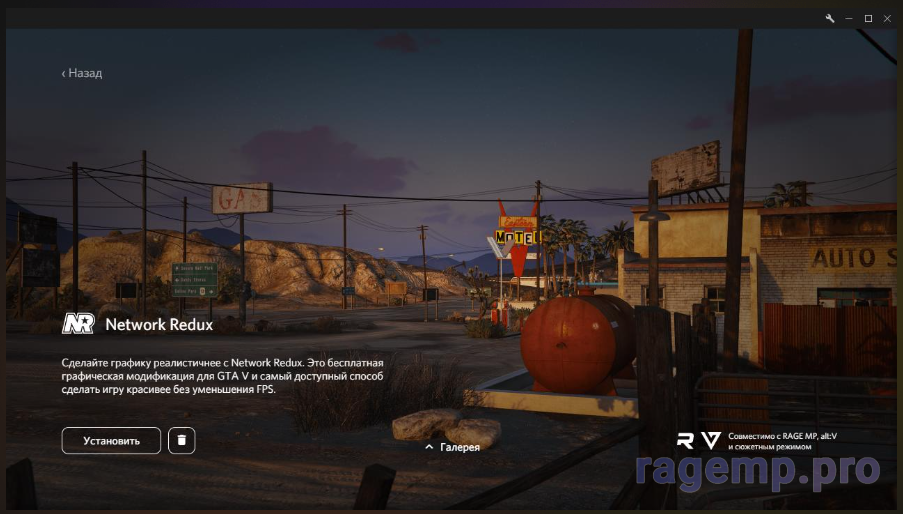Viewport: 903px width, 514px height.
Task: Minimize the launcher window
Action: 849,18
